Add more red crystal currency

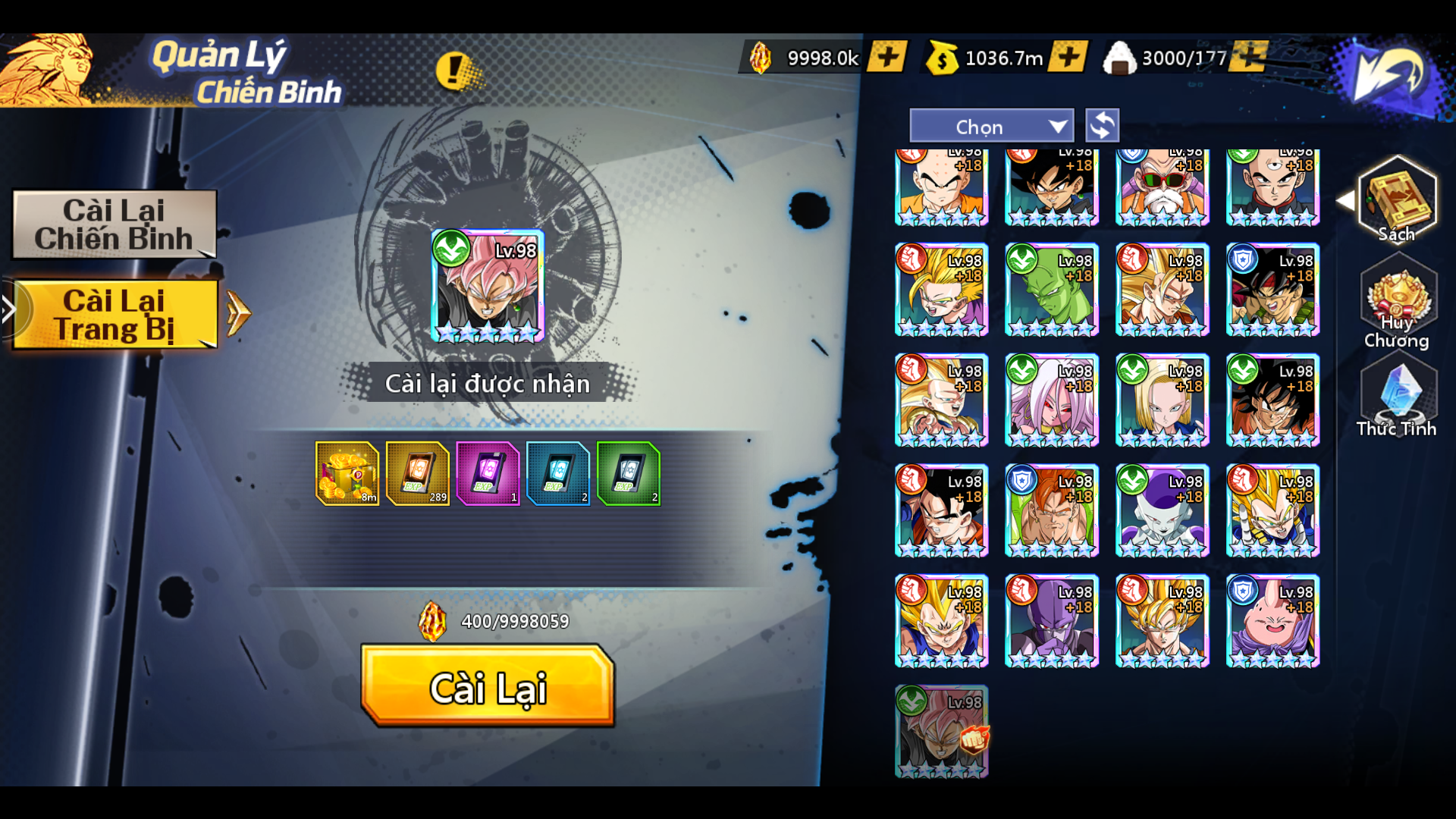tap(886, 58)
